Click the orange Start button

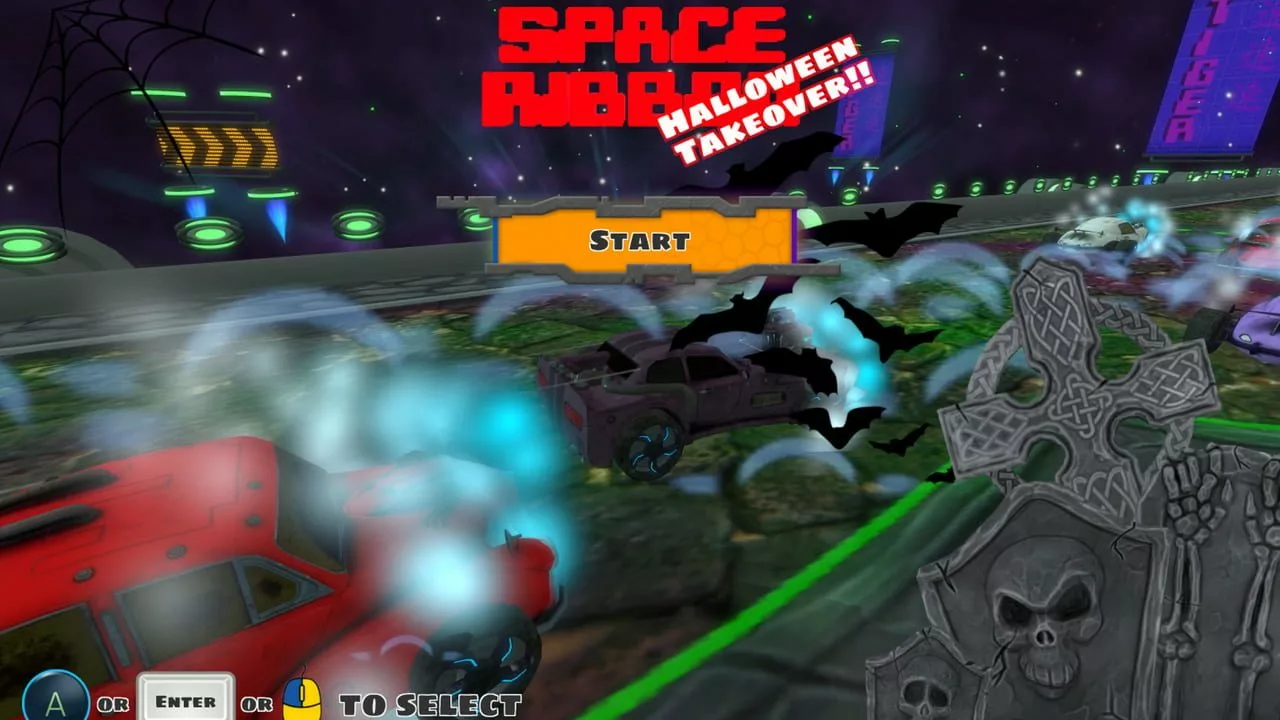tap(641, 240)
